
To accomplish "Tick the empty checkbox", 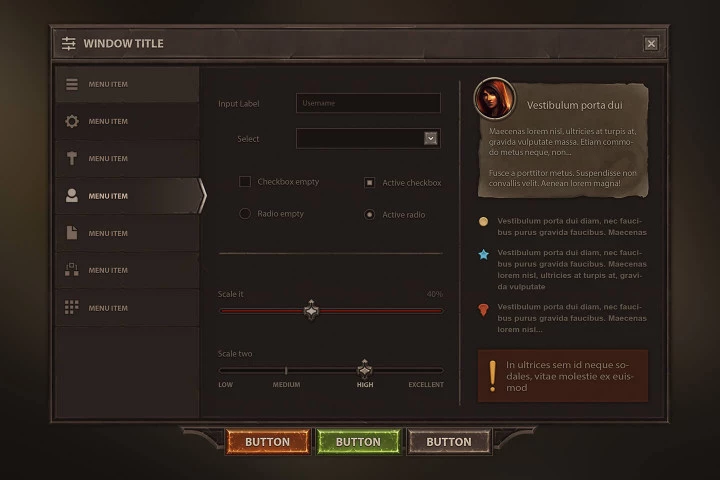I will click(245, 182).
